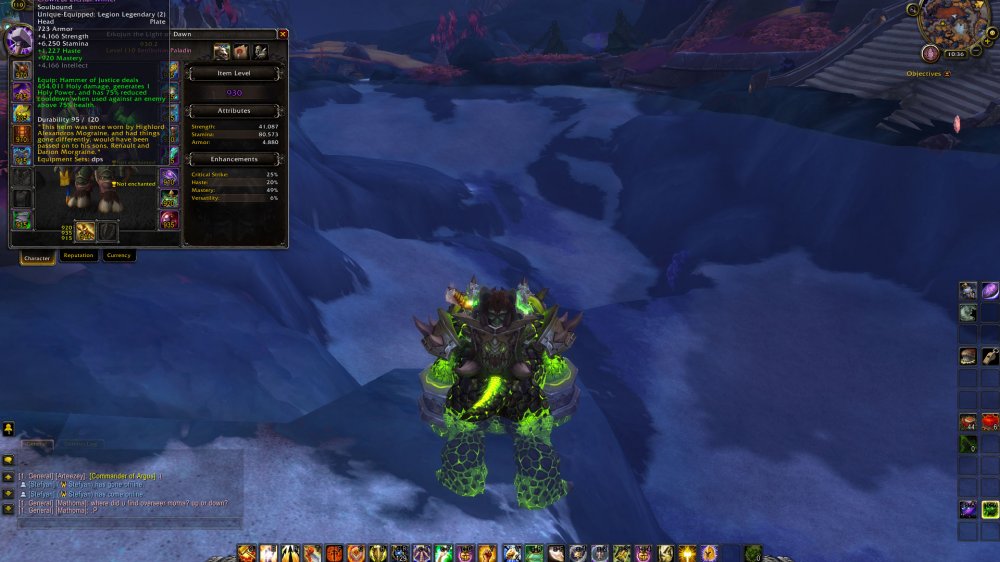Select the Character tab
1000x562 pixels.
37,258
